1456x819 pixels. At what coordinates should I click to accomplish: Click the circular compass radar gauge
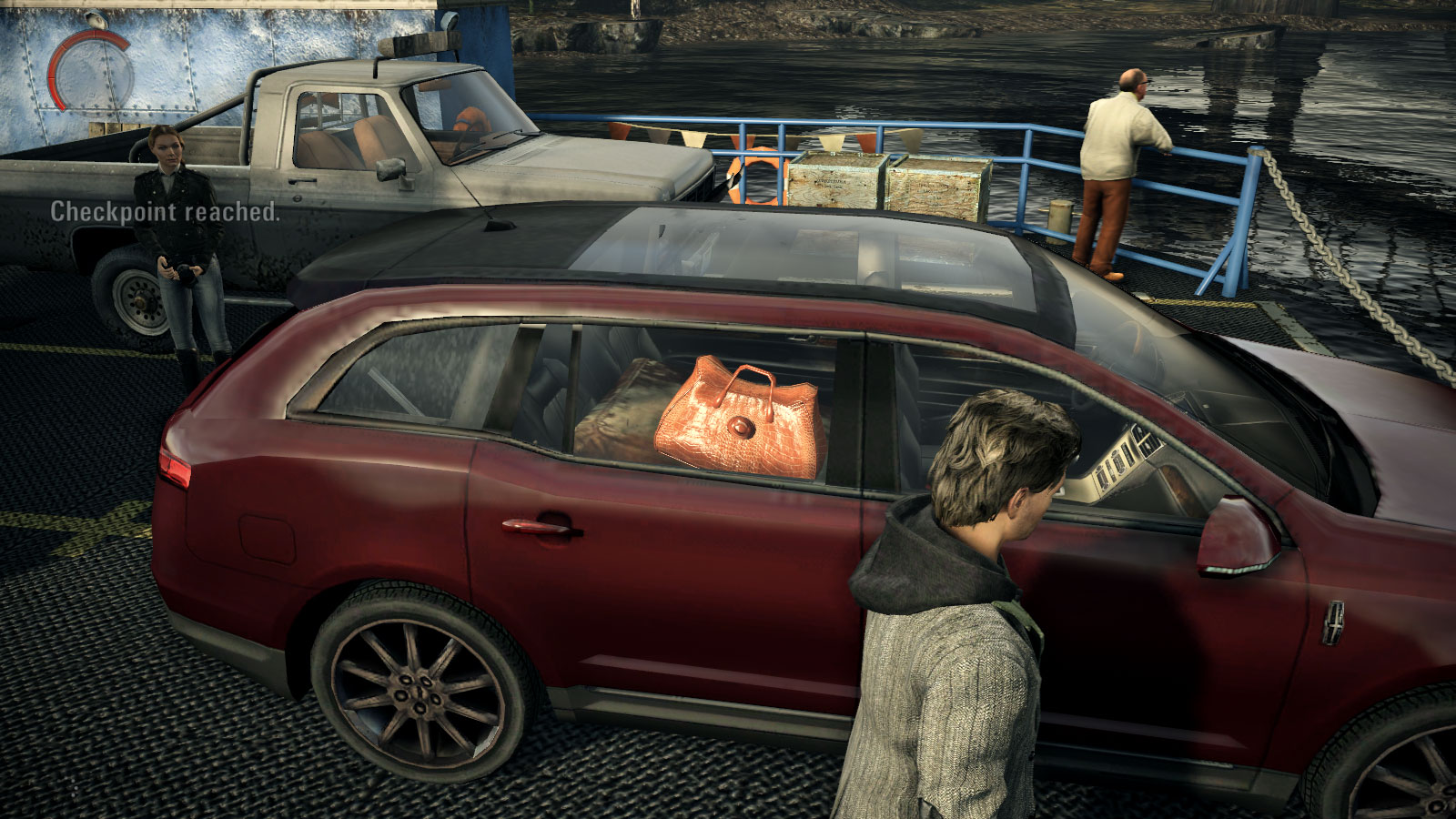click(90, 72)
